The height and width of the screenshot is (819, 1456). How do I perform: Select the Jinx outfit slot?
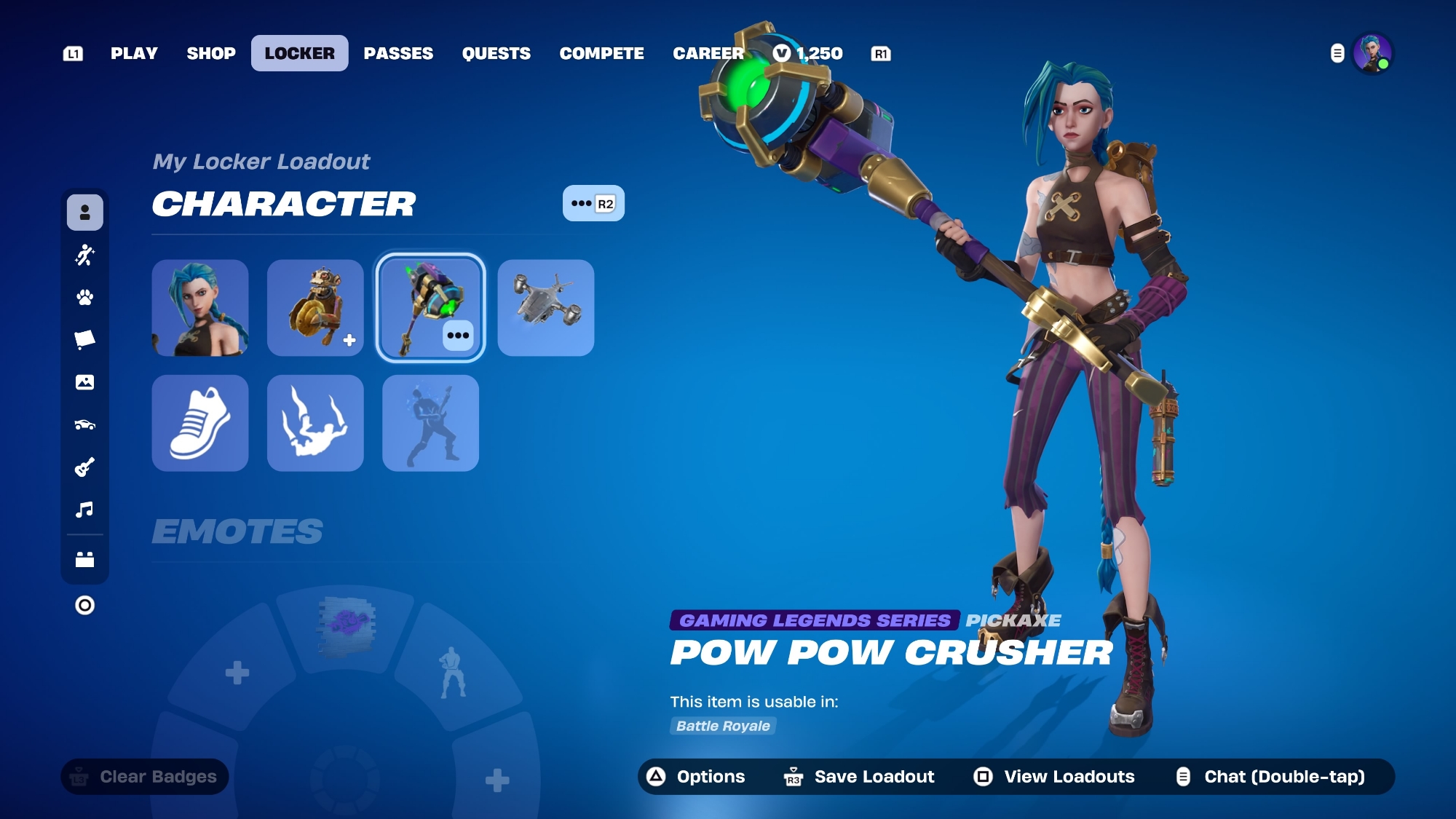coord(200,308)
